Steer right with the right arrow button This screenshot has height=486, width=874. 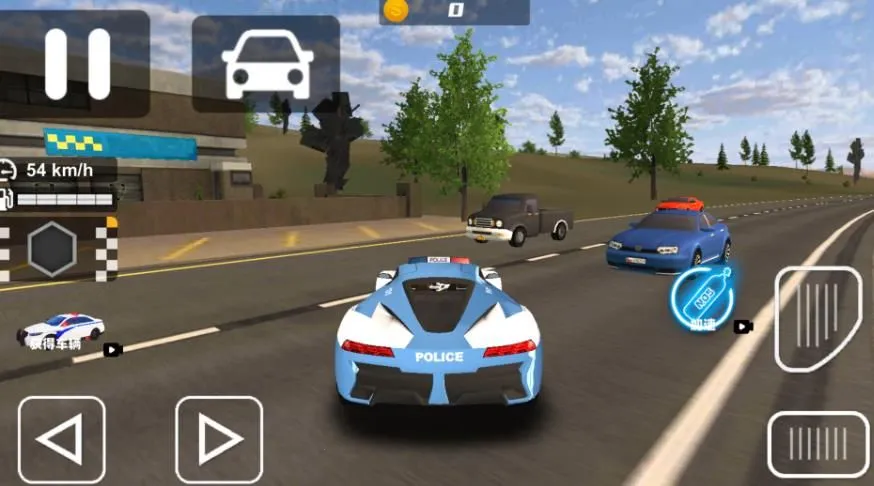218,440
